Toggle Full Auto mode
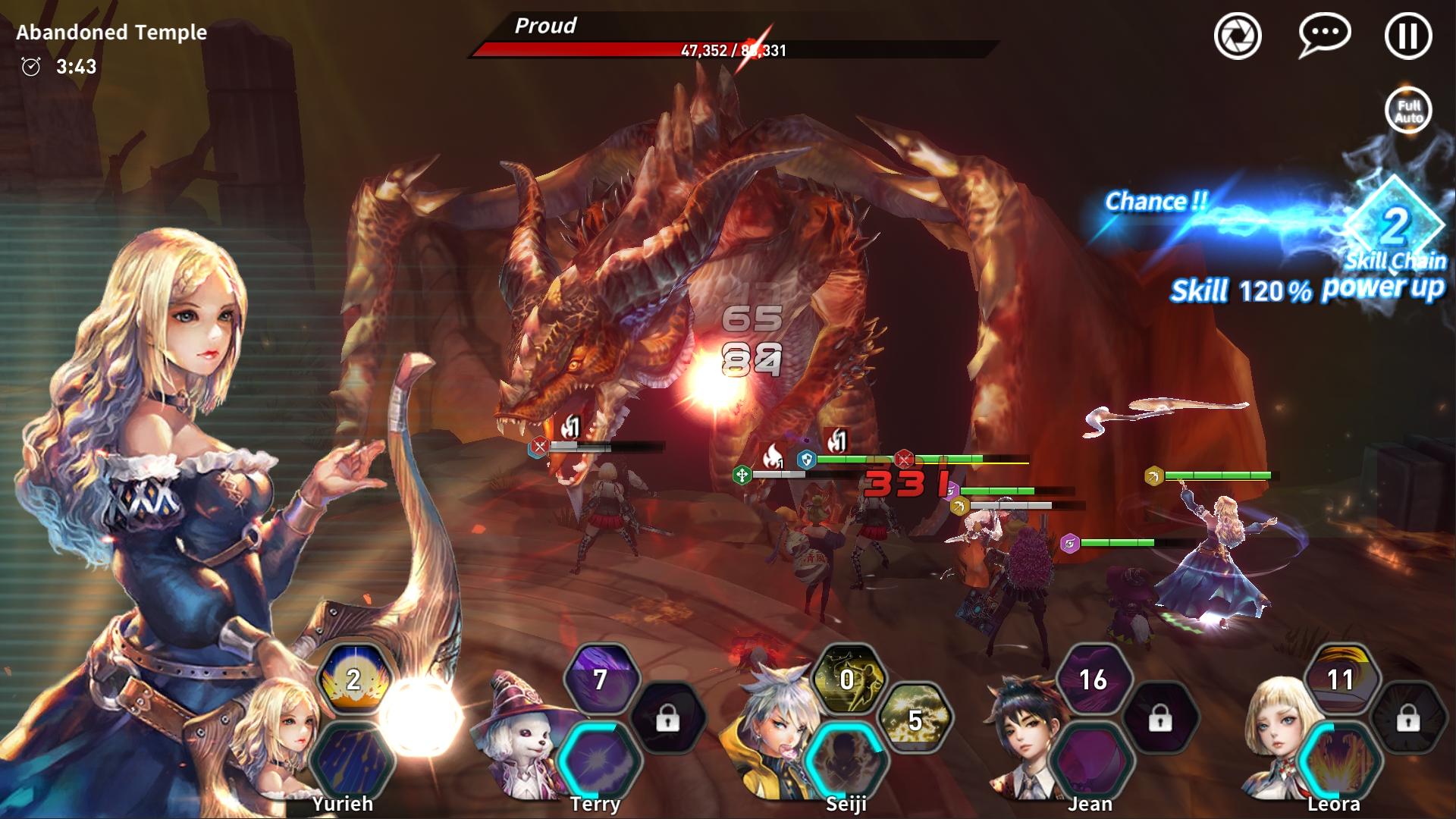The width and height of the screenshot is (1456, 819). [1409, 111]
